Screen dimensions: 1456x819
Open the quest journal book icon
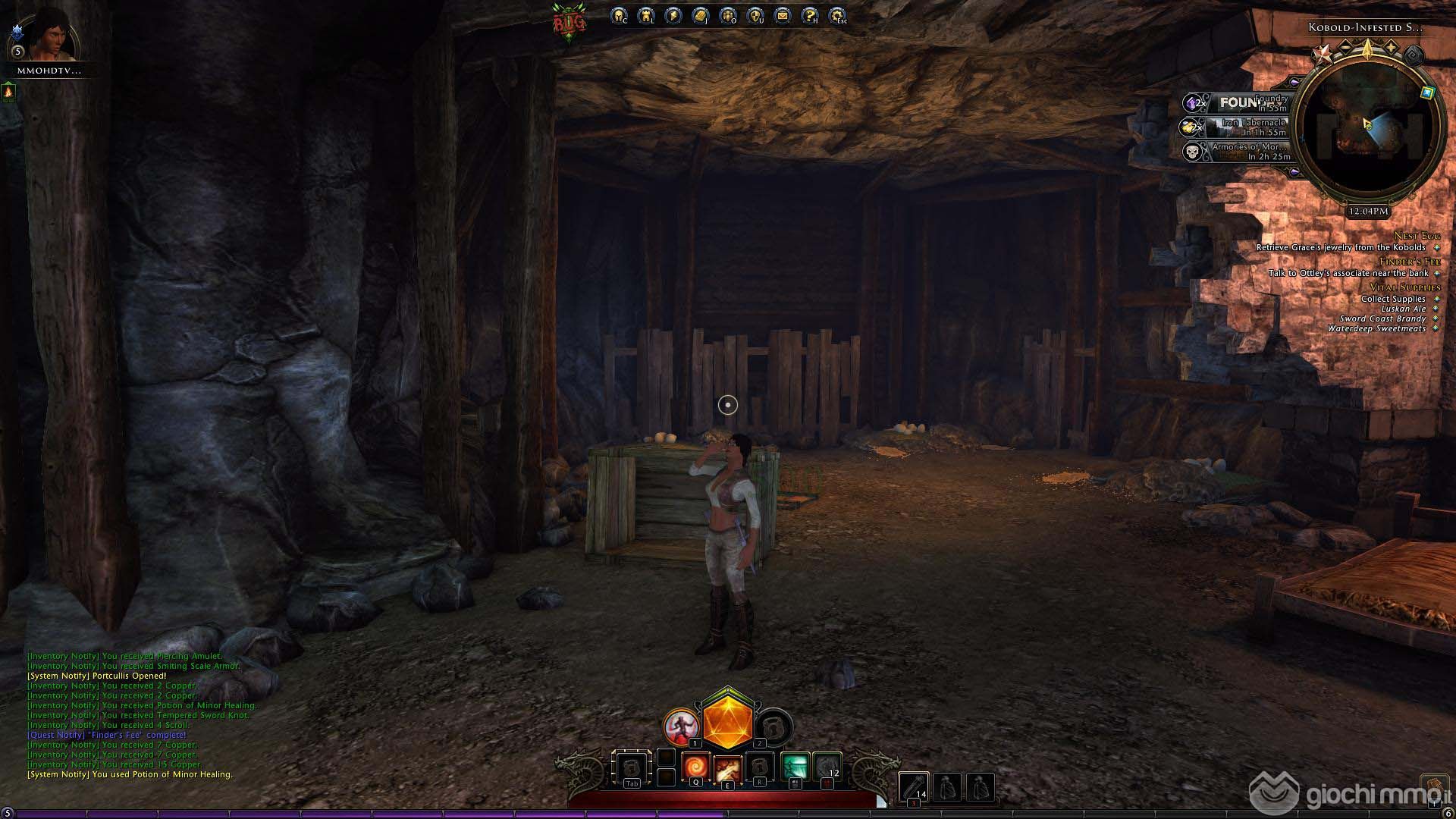(x=701, y=15)
